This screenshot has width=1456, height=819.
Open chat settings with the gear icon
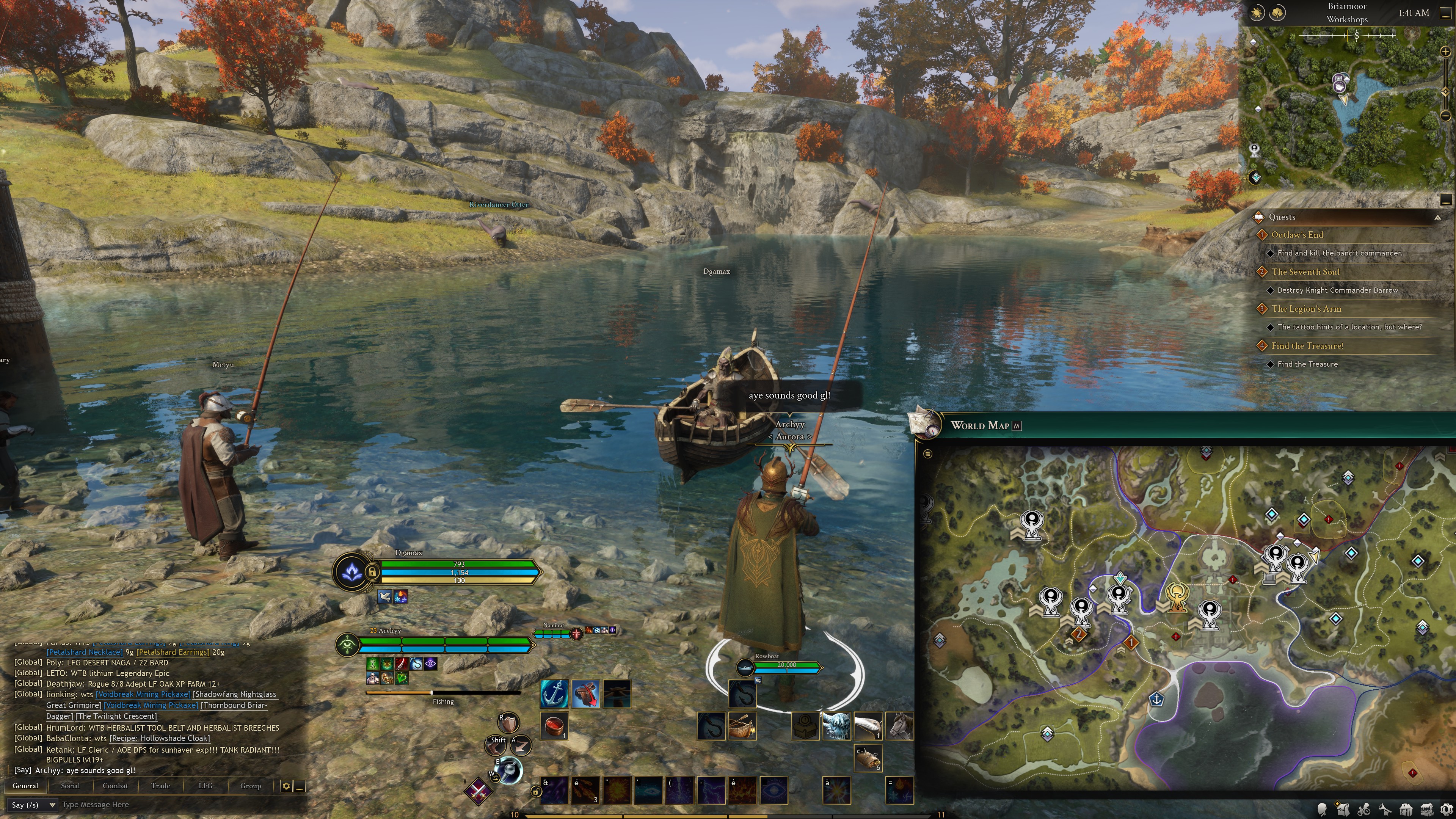click(286, 786)
